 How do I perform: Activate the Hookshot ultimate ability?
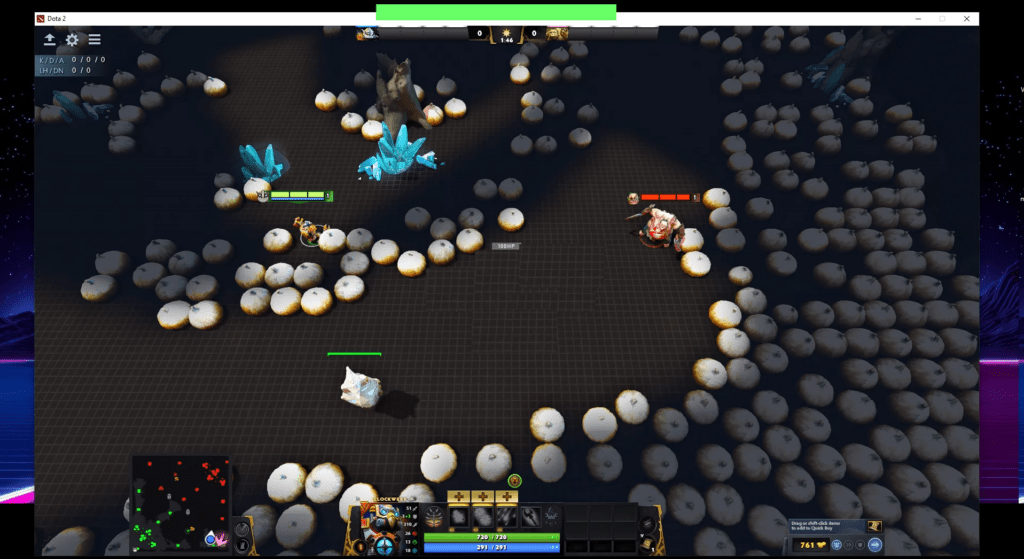pyautogui.click(x=531, y=516)
